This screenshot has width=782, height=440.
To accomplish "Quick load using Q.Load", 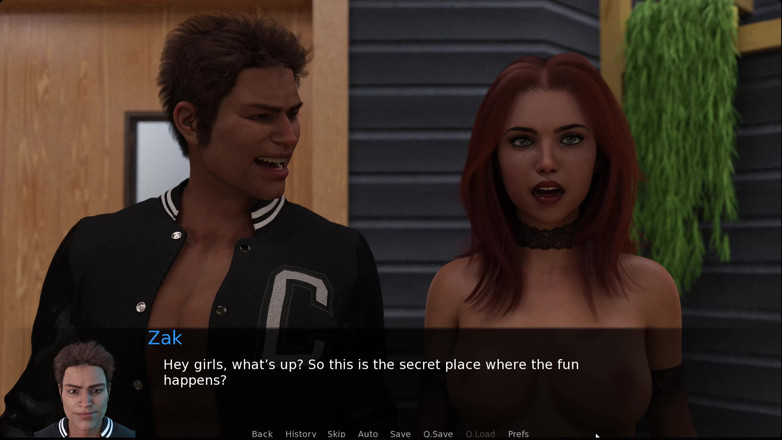I will click(480, 434).
